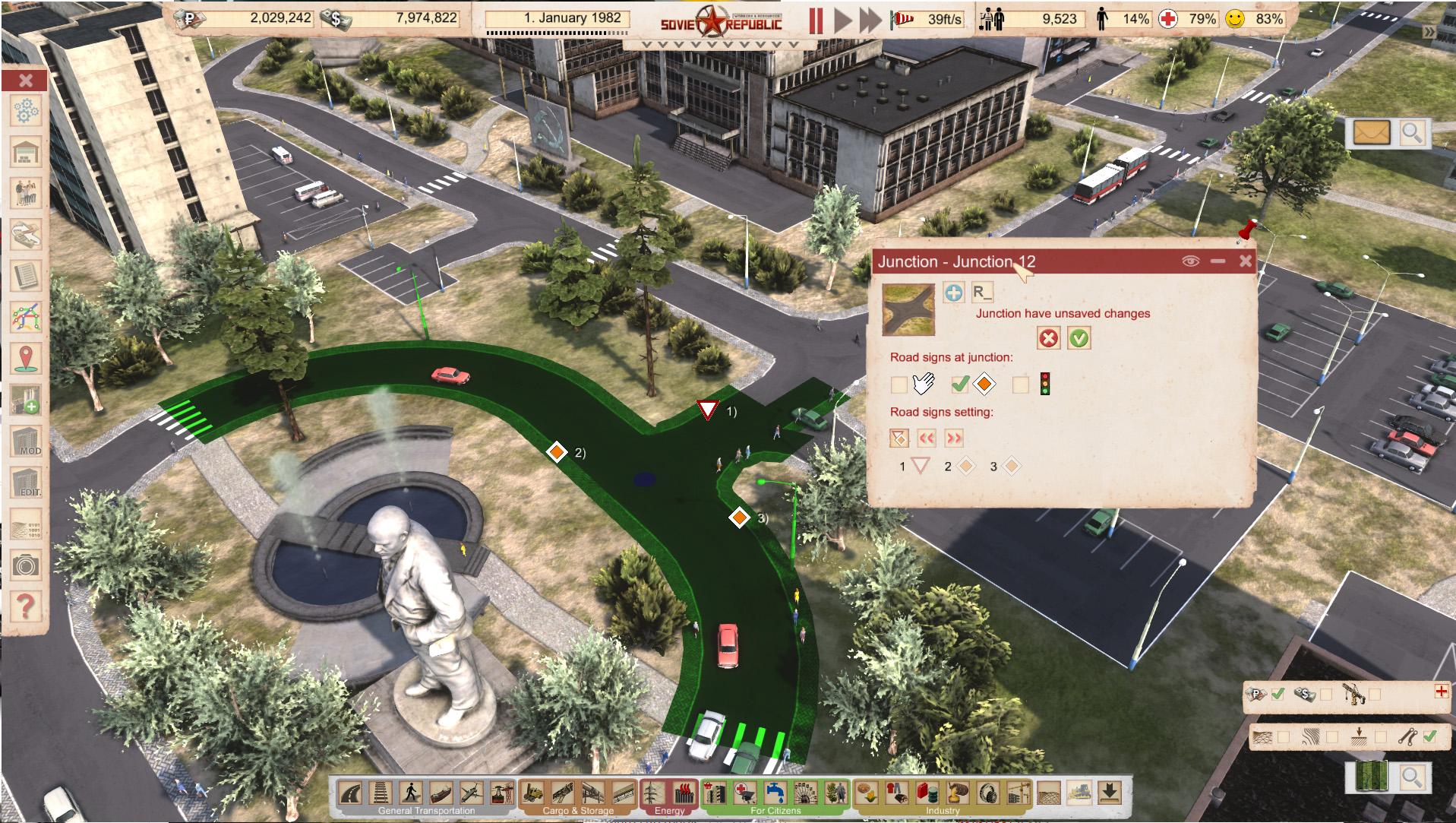Uncheck the priority road sign checkbox
The width and height of the screenshot is (1456, 823).
960,385
